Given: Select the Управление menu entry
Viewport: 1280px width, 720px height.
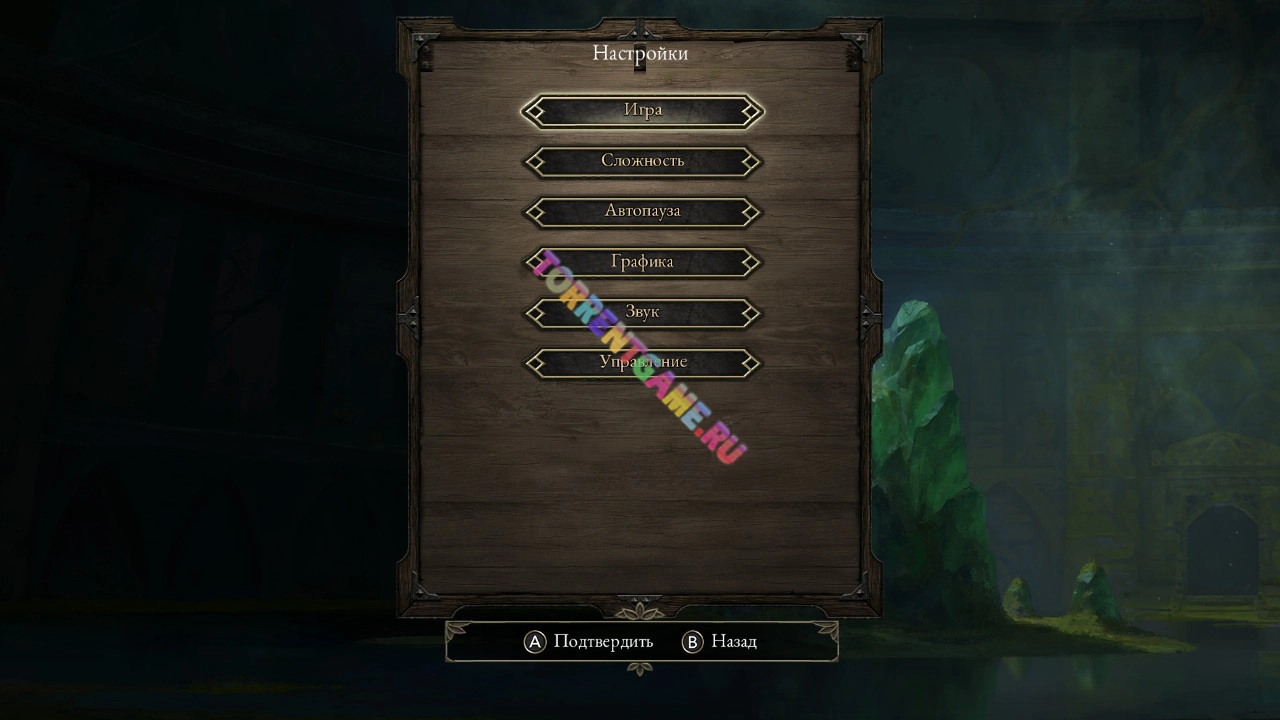Looking at the screenshot, I should click(x=642, y=362).
